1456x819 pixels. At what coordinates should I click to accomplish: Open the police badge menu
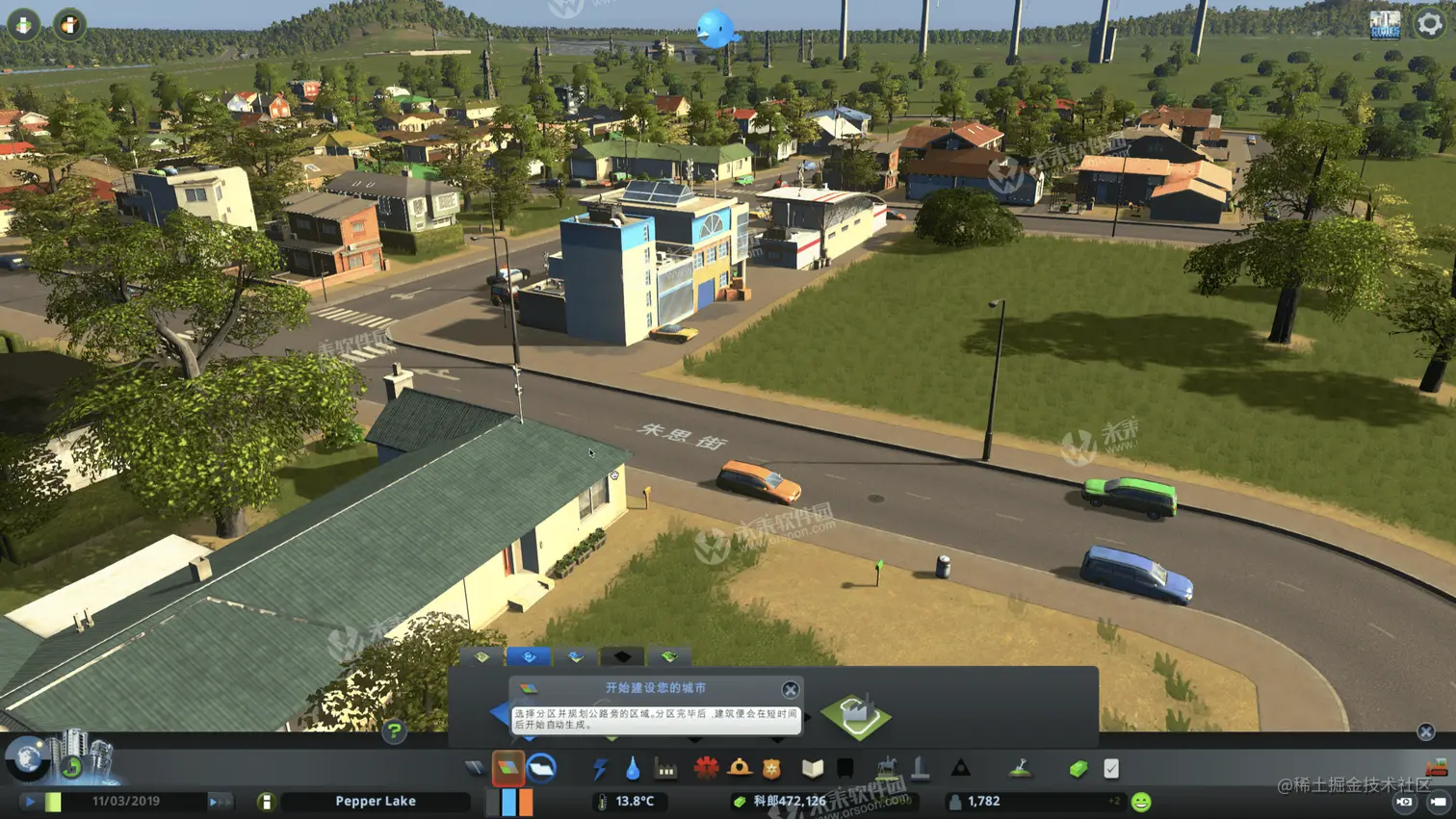tap(771, 768)
